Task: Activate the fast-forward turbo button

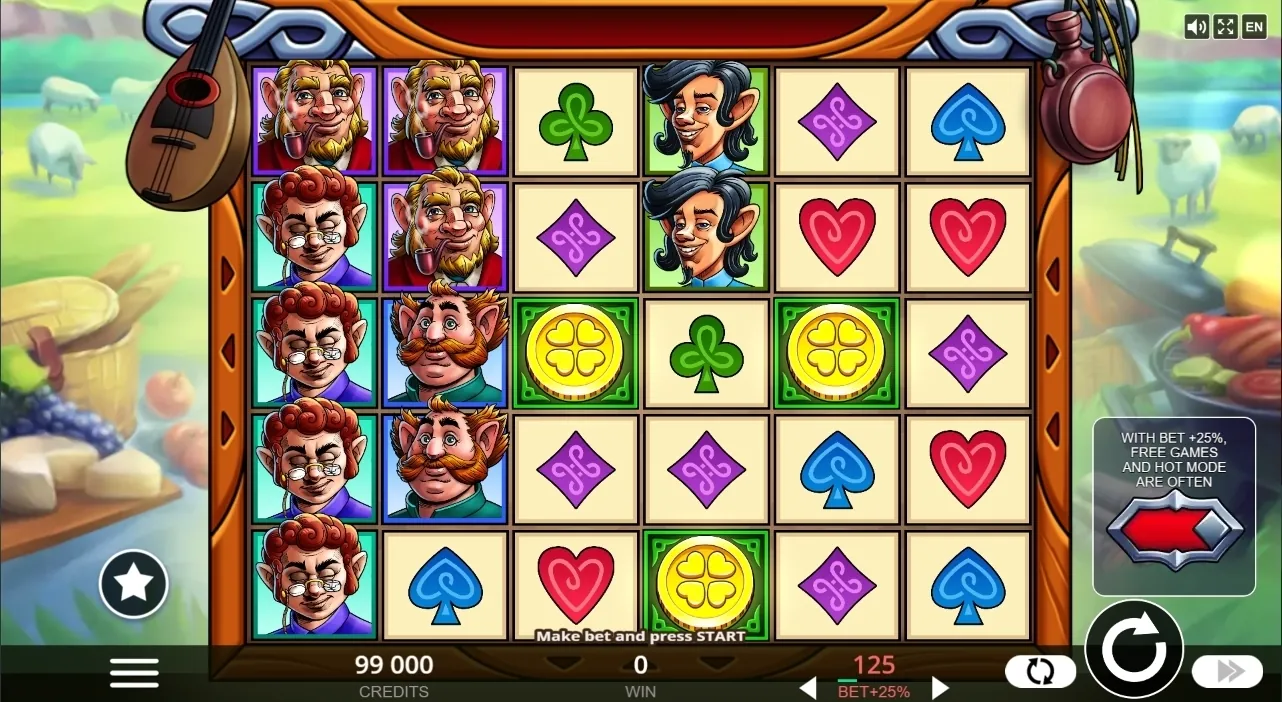Action: tap(1226, 671)
